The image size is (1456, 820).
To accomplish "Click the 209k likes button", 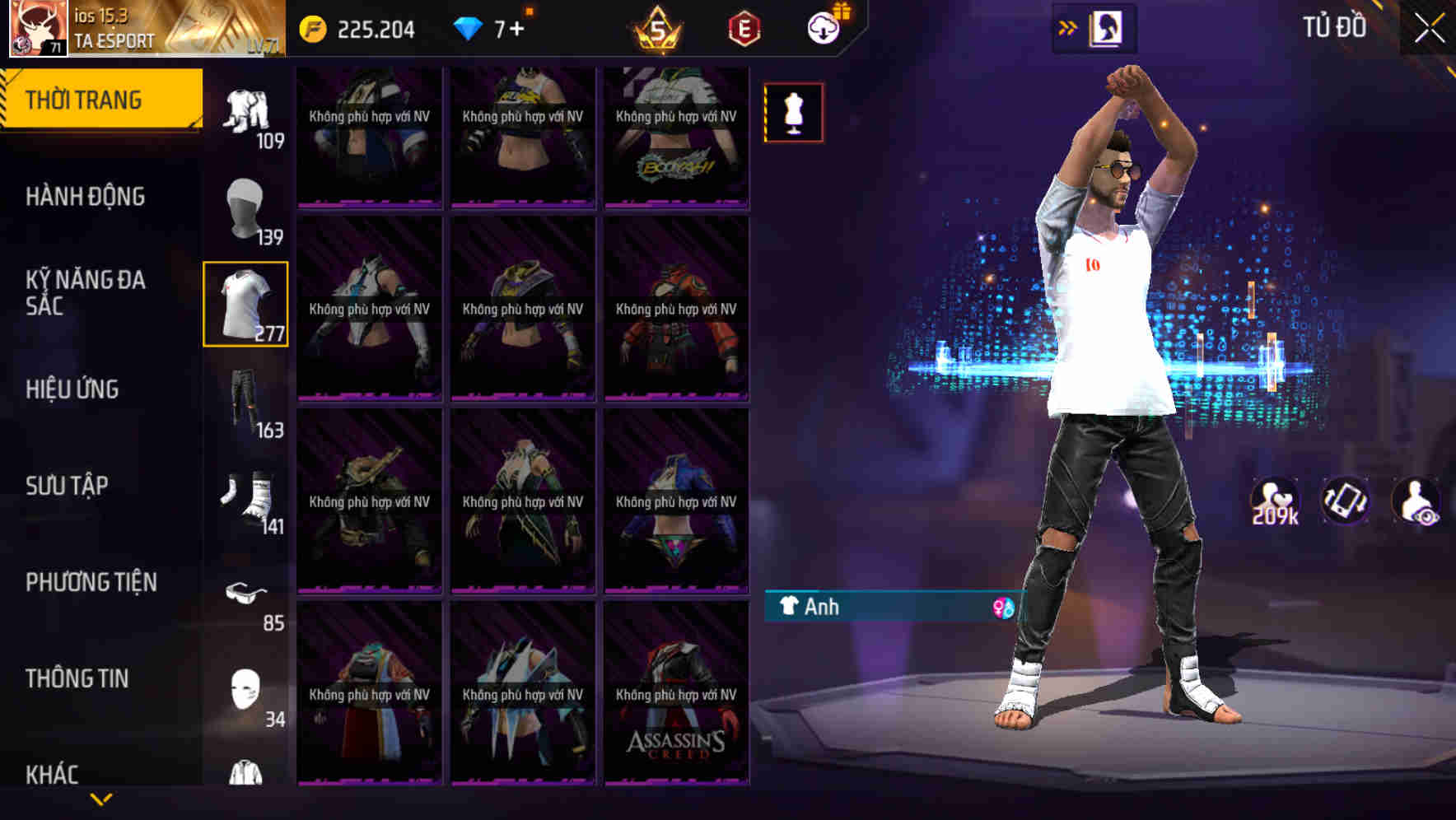I will (x=1275, y=500).
